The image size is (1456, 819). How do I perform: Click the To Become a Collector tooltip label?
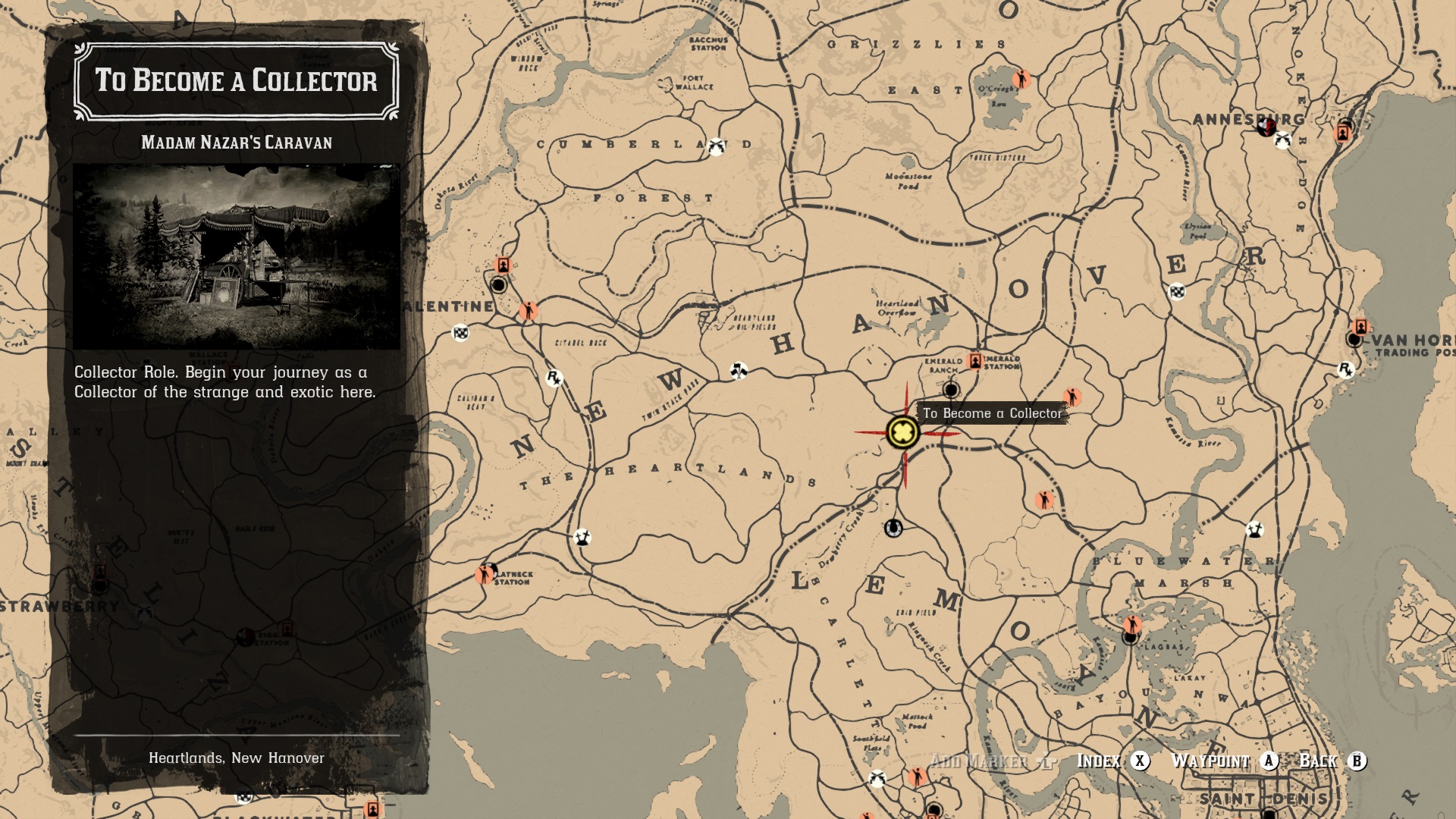pos(992,413)
